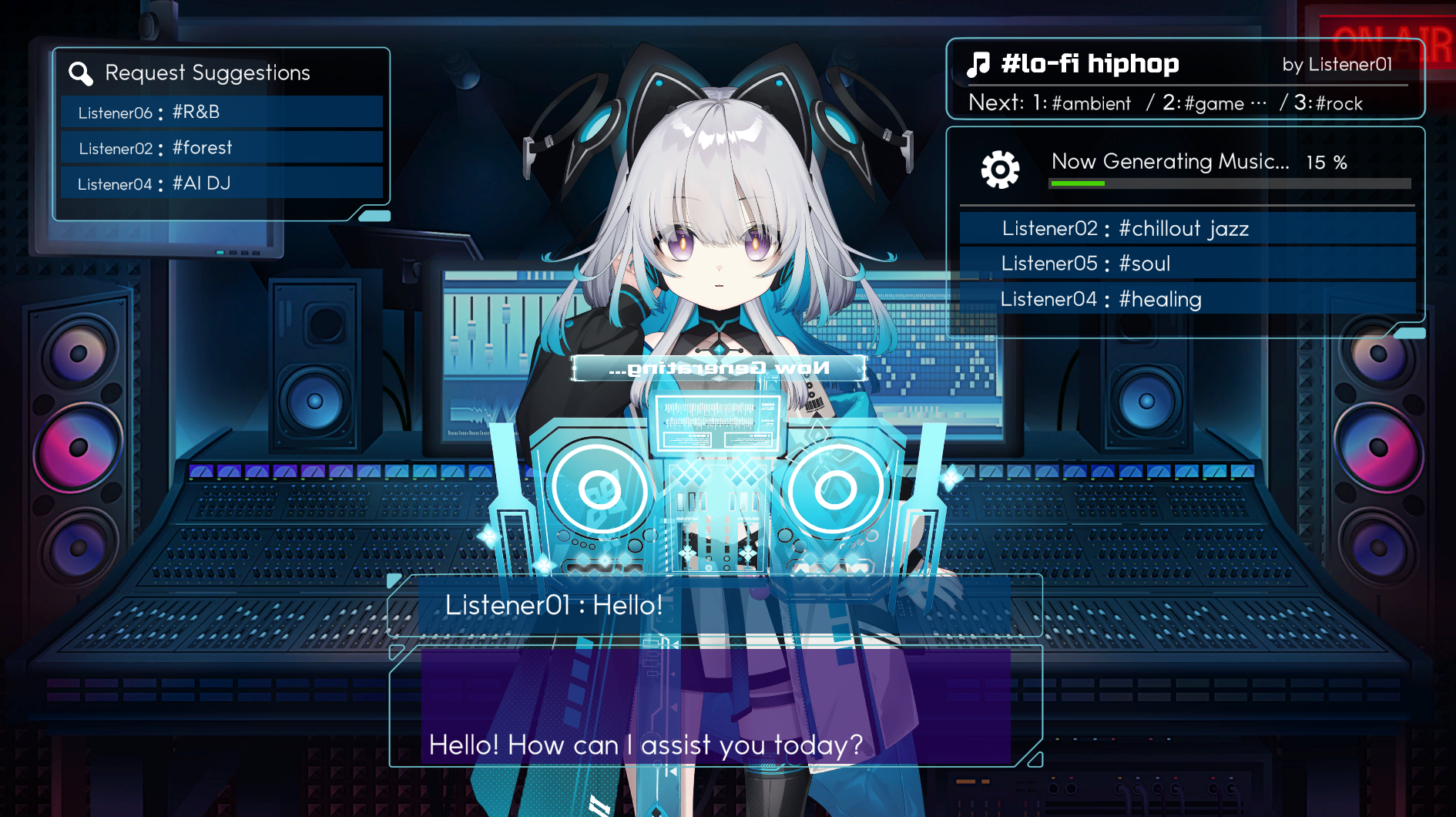Click the Request Suggestions search icon
Image resolution: width=1456 pixels, height=817 pixels.
click(81, 73)
